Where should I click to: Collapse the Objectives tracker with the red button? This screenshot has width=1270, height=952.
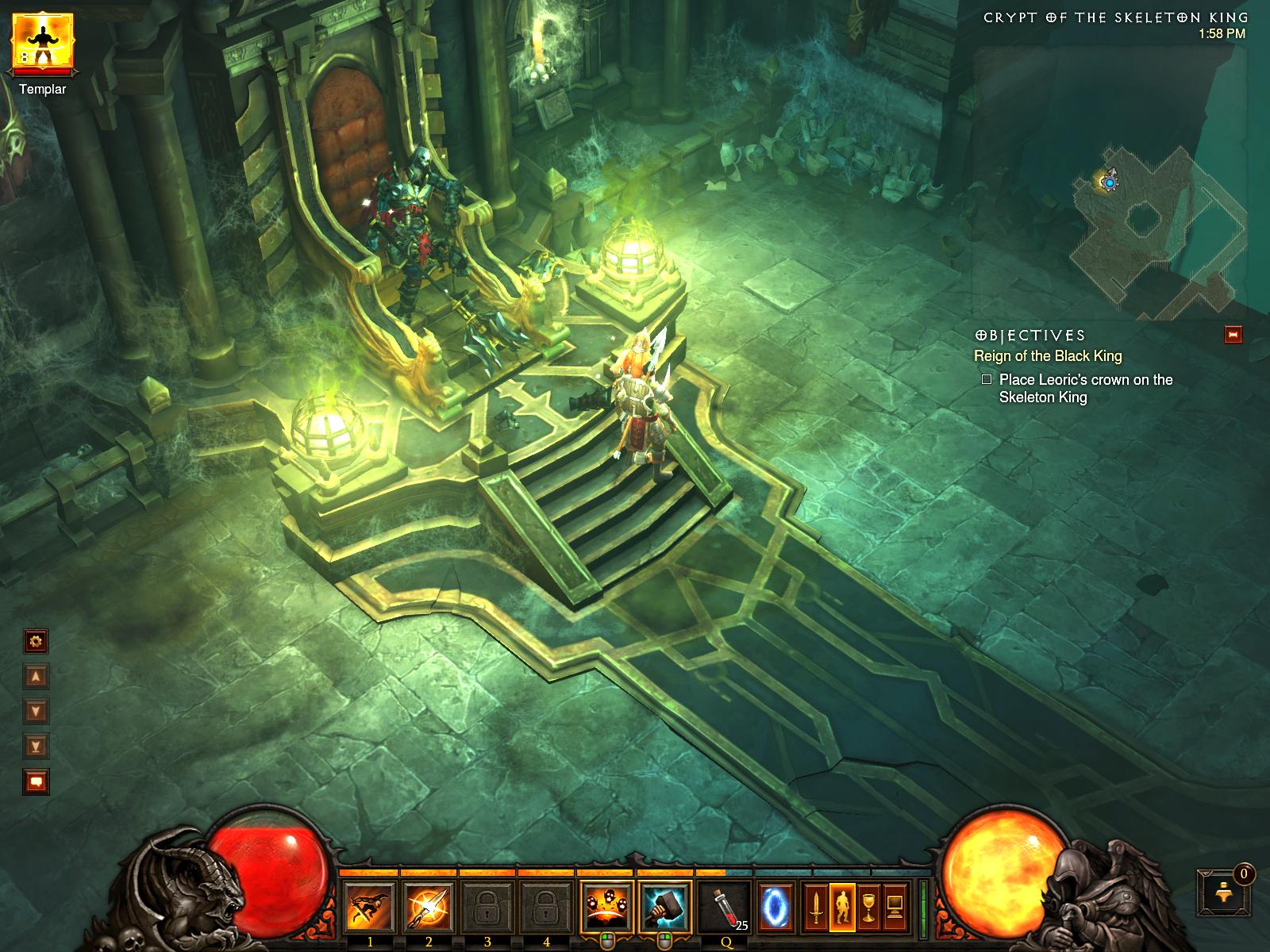click(x=1233, y=335)
